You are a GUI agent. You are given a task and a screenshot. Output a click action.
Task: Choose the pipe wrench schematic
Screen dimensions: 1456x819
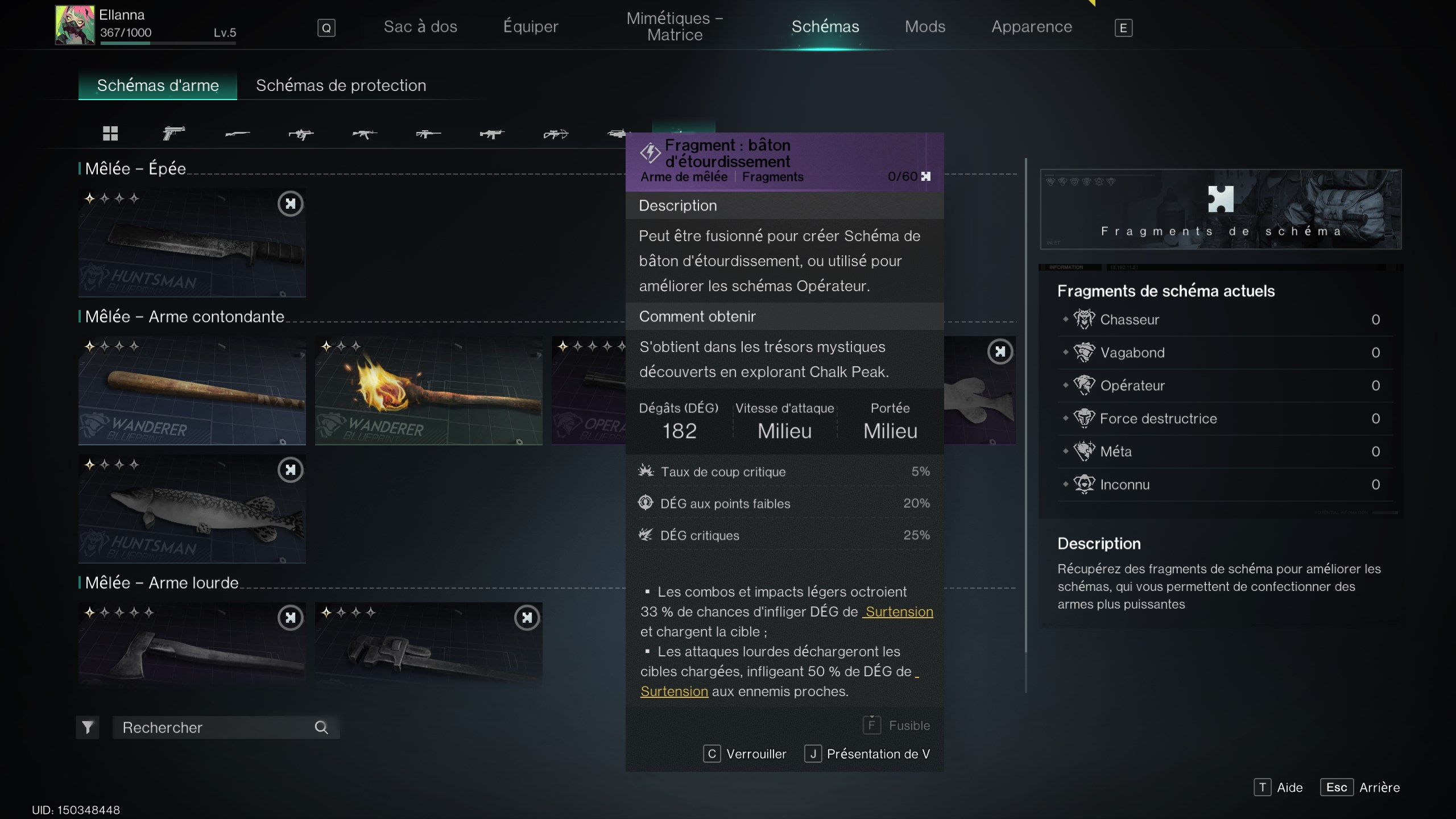coord(428,643)
